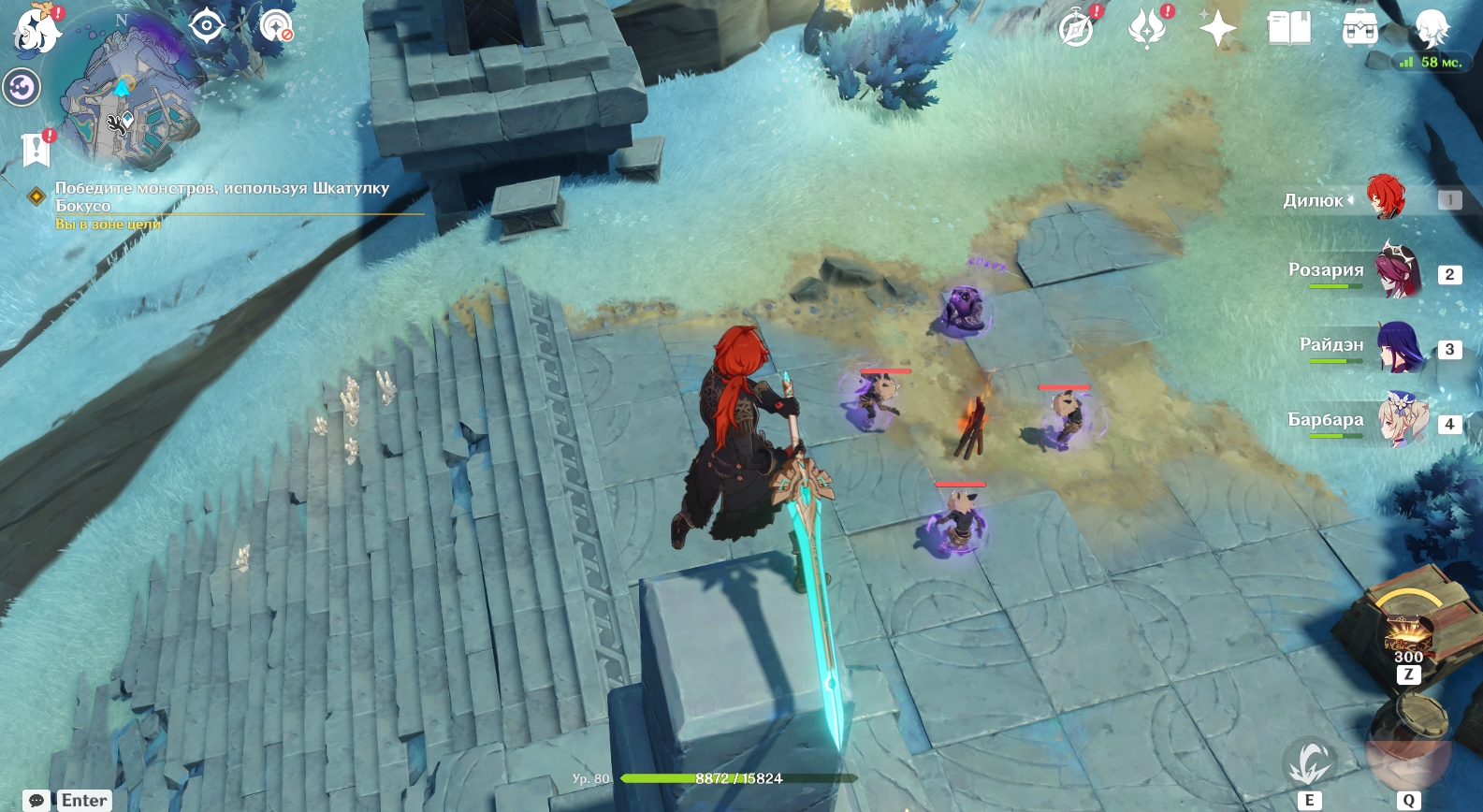Select active character Дилюк

(x=1385, y=197)
